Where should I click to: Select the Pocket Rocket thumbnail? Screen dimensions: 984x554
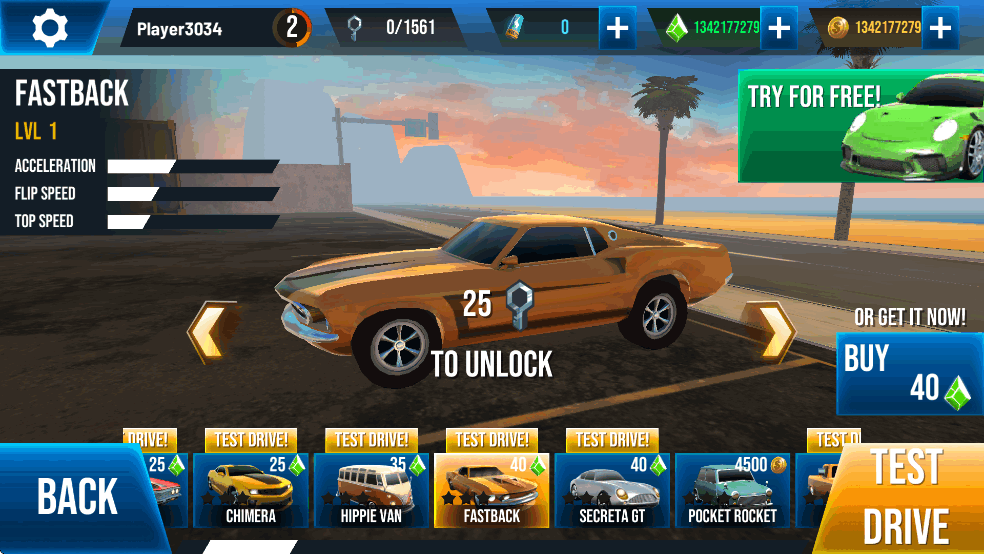coord(733,490)
